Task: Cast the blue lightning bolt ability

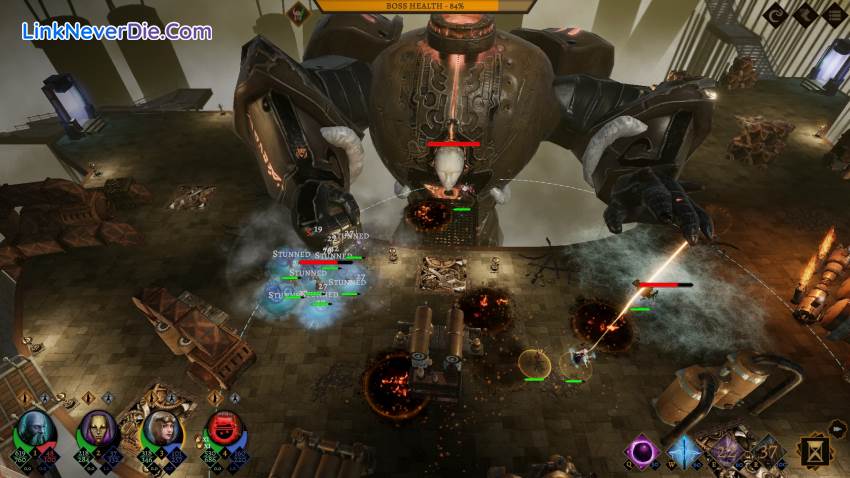Action: point(684,451)
